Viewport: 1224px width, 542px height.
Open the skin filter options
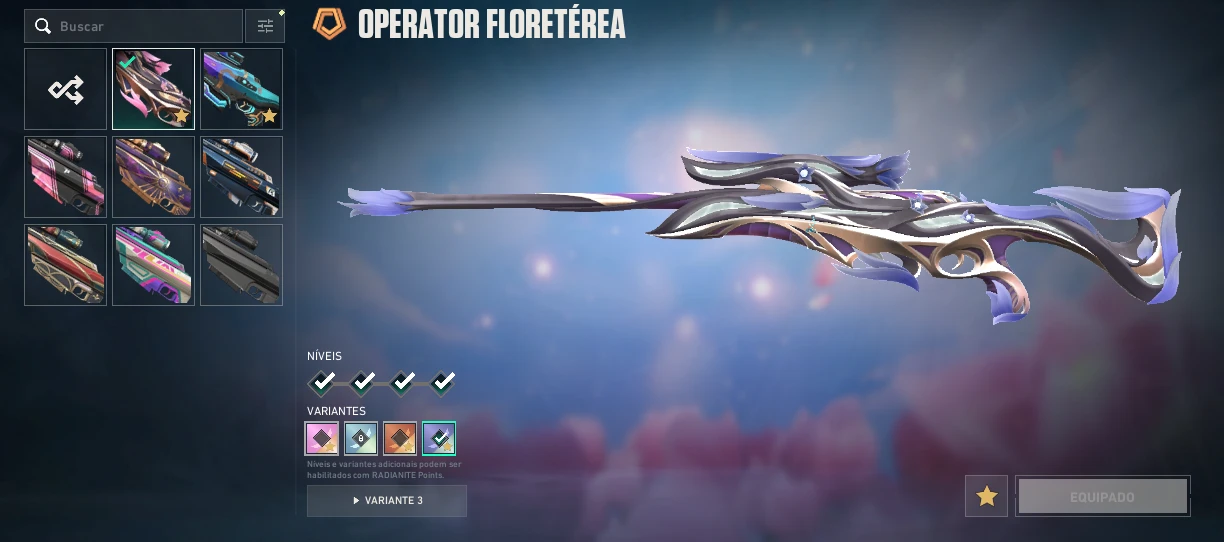[265, 26]
